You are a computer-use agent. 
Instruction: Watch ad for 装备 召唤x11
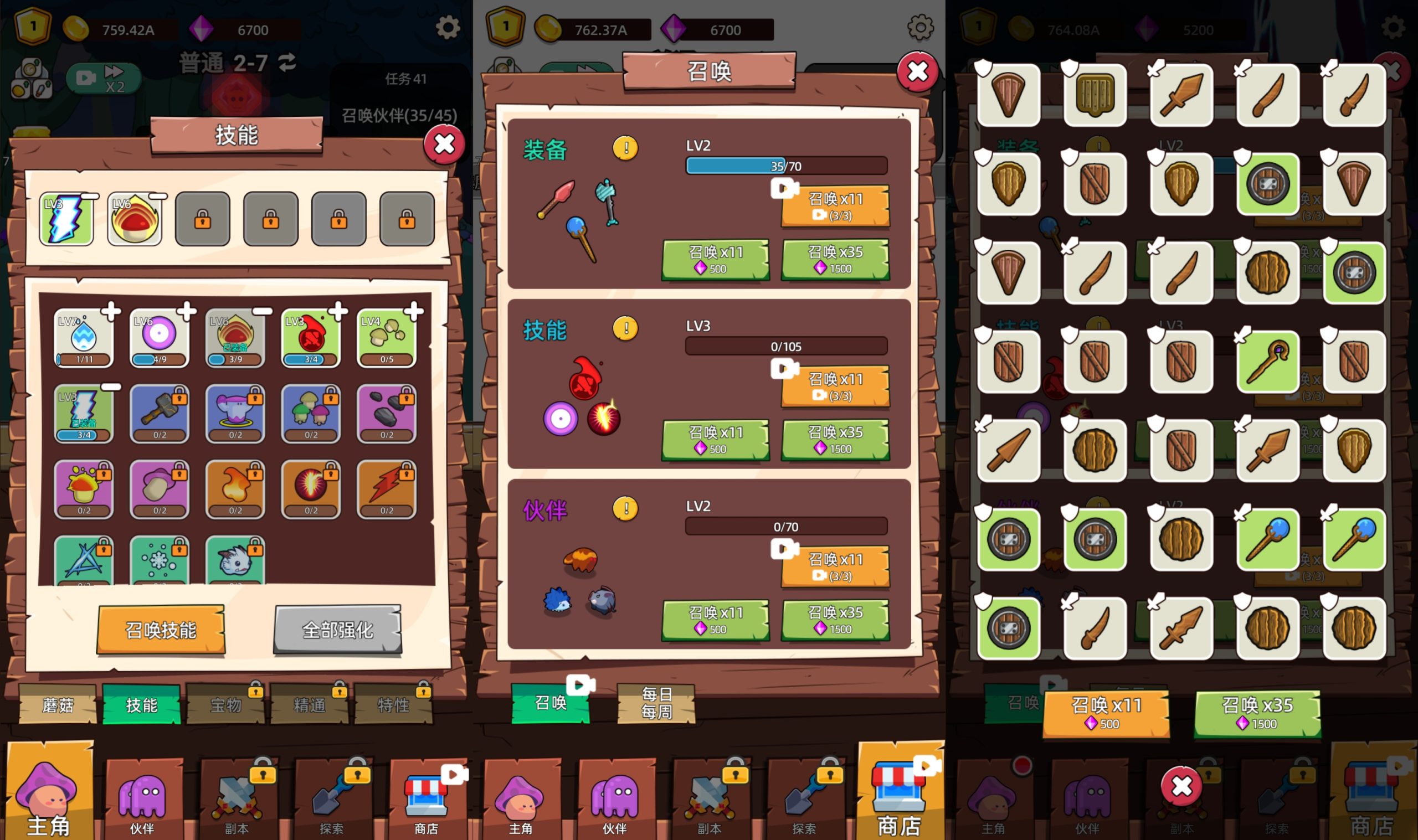pos(835,205)
